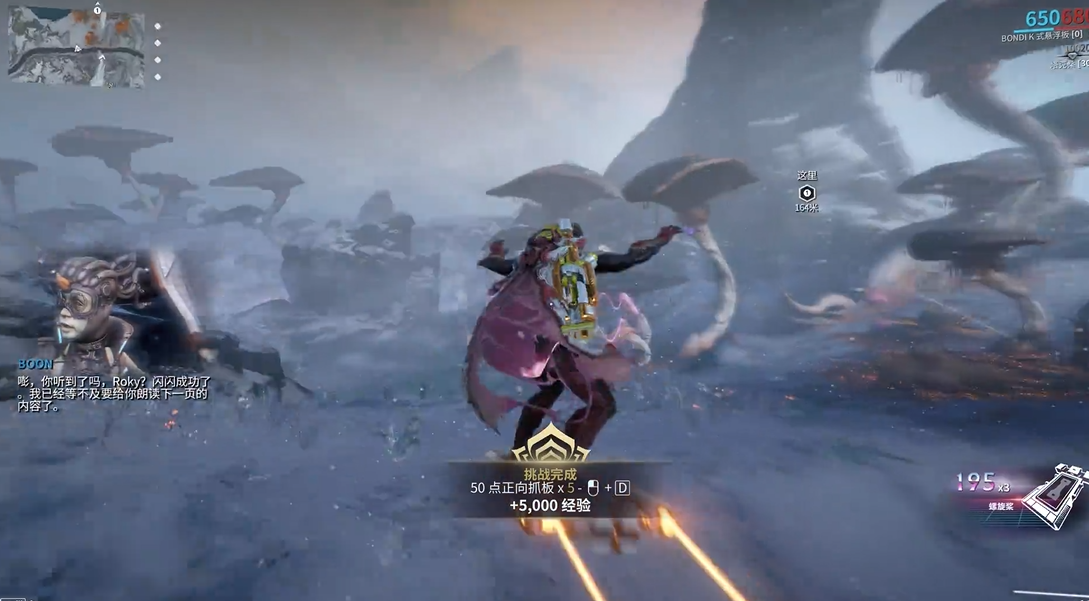Click the golden Lotus emblem above the banner
The image size is (1089, 601).
(550, 443)
